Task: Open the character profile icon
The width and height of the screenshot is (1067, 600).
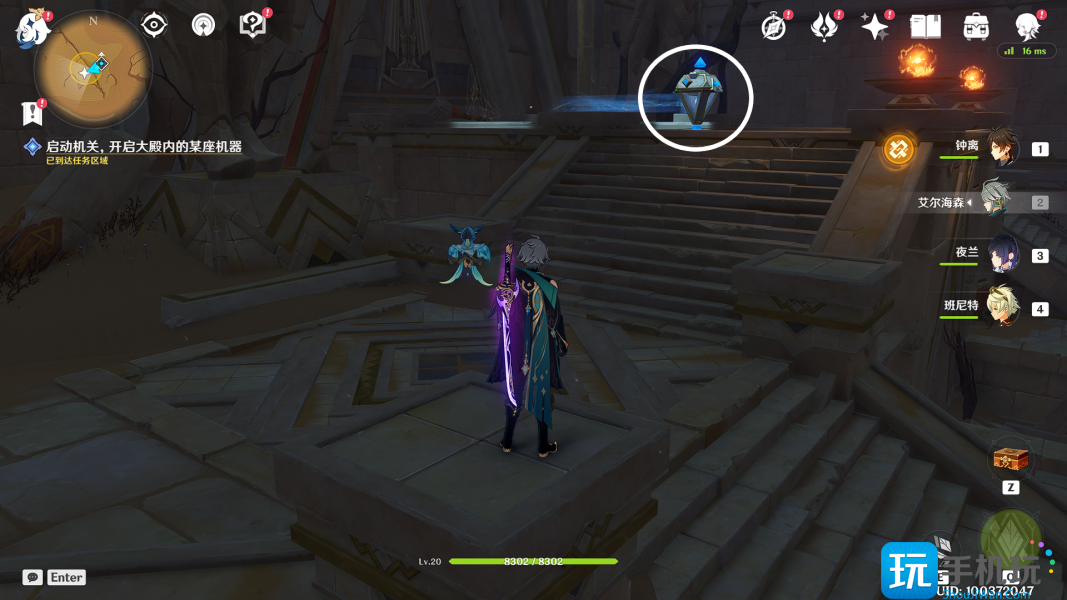Action: pos(1027,27)
